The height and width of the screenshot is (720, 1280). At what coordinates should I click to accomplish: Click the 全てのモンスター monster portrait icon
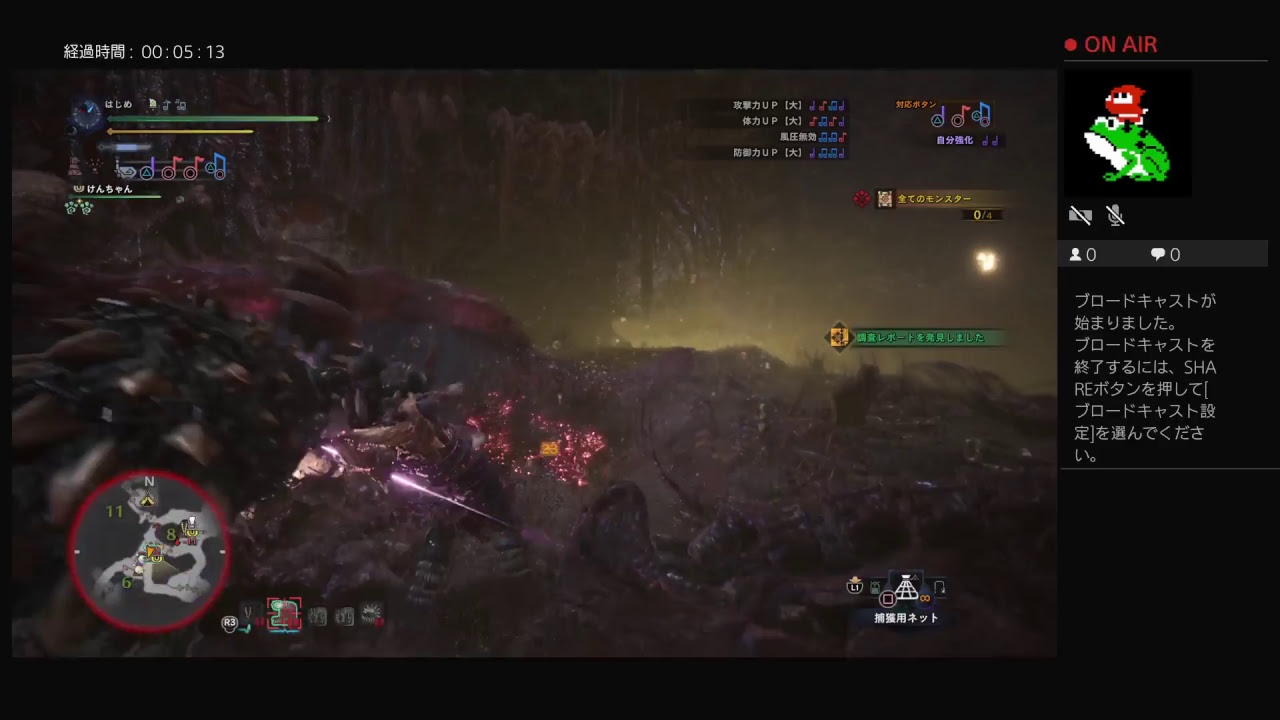[884, 199]
